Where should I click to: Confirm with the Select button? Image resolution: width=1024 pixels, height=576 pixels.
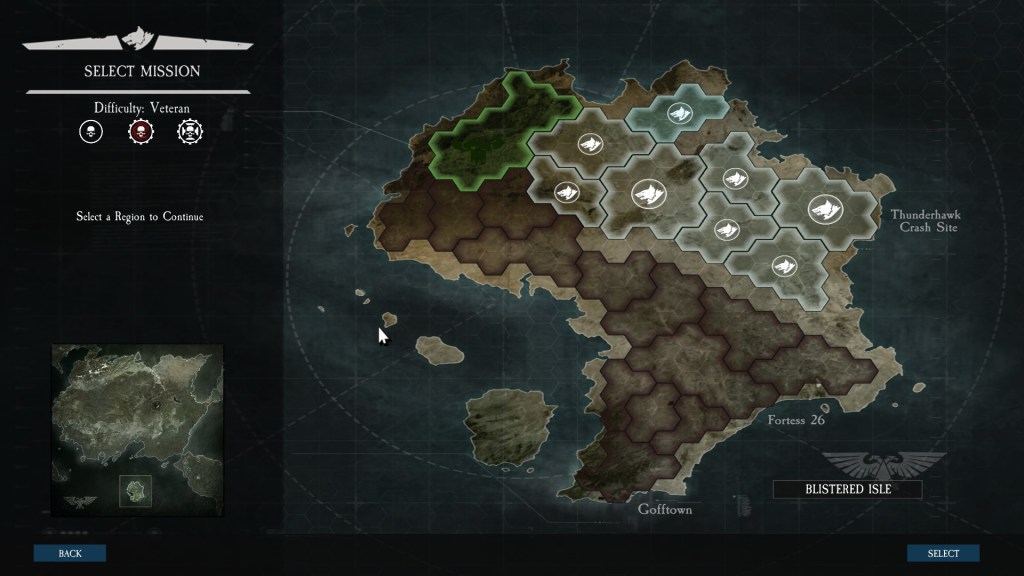(x=943, y=553)
